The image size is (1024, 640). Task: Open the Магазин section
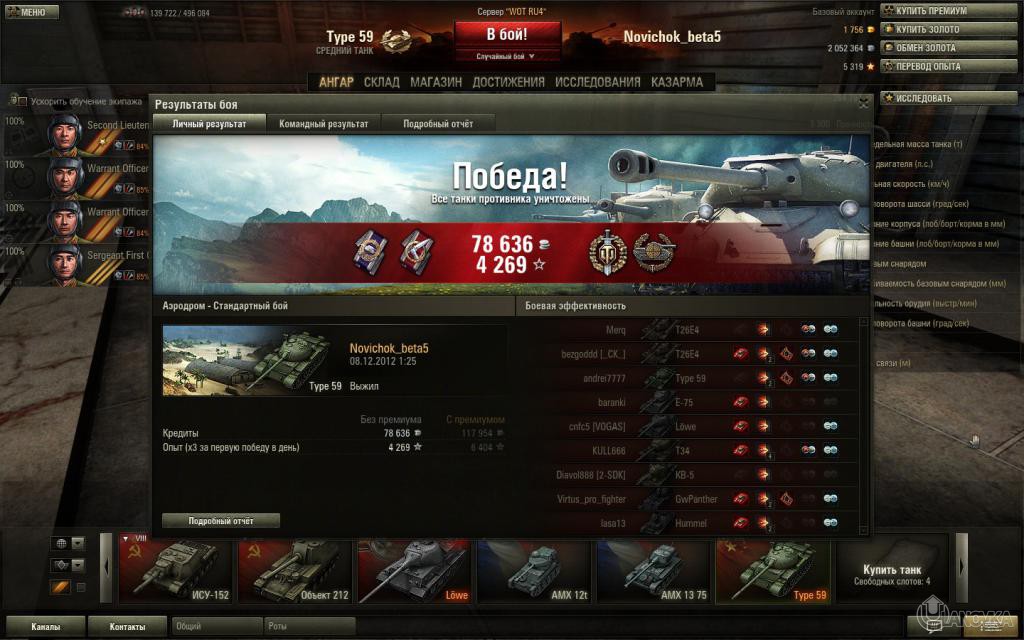[x=436, y=82]
